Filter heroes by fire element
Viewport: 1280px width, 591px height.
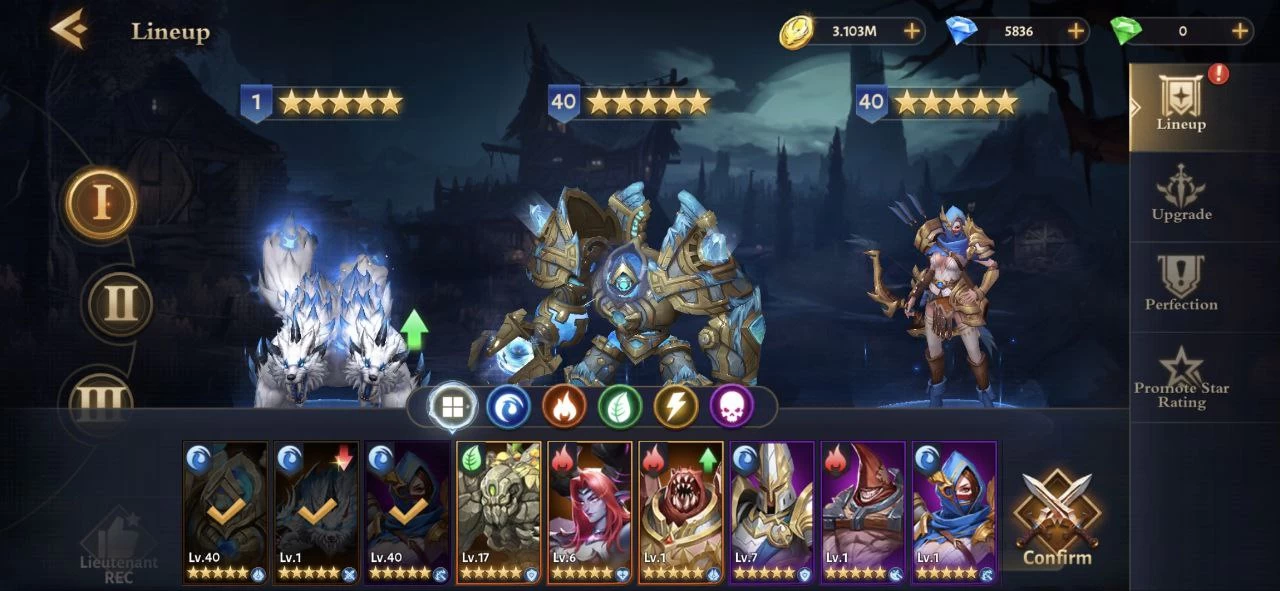pyautogui.click(x=564, y=407)
